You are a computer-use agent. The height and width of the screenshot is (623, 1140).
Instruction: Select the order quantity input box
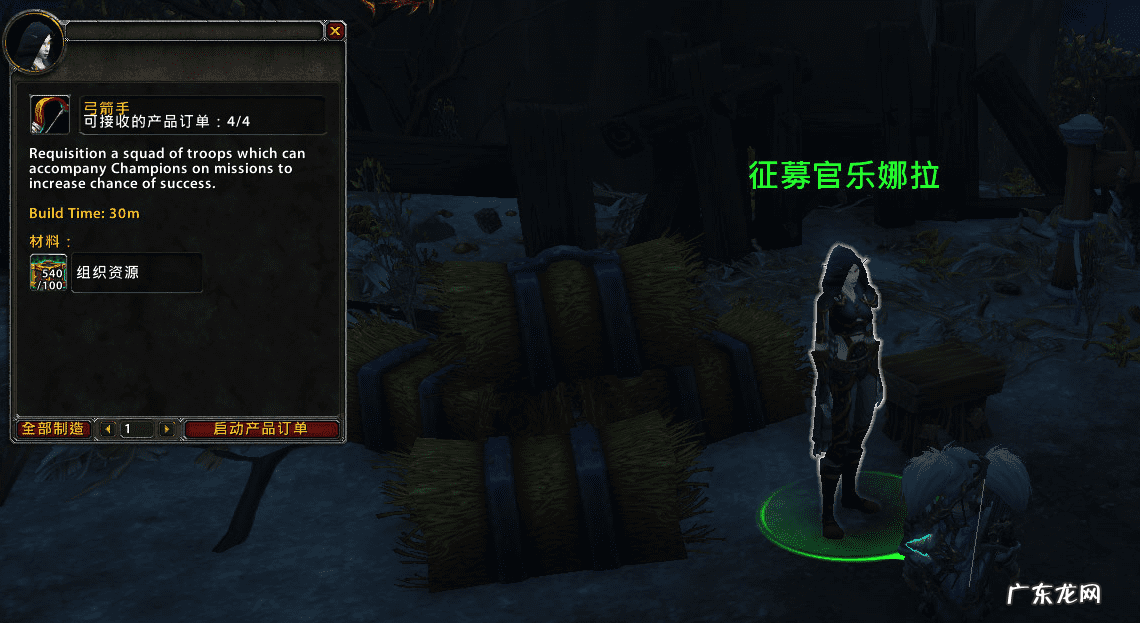click(137, 429)
